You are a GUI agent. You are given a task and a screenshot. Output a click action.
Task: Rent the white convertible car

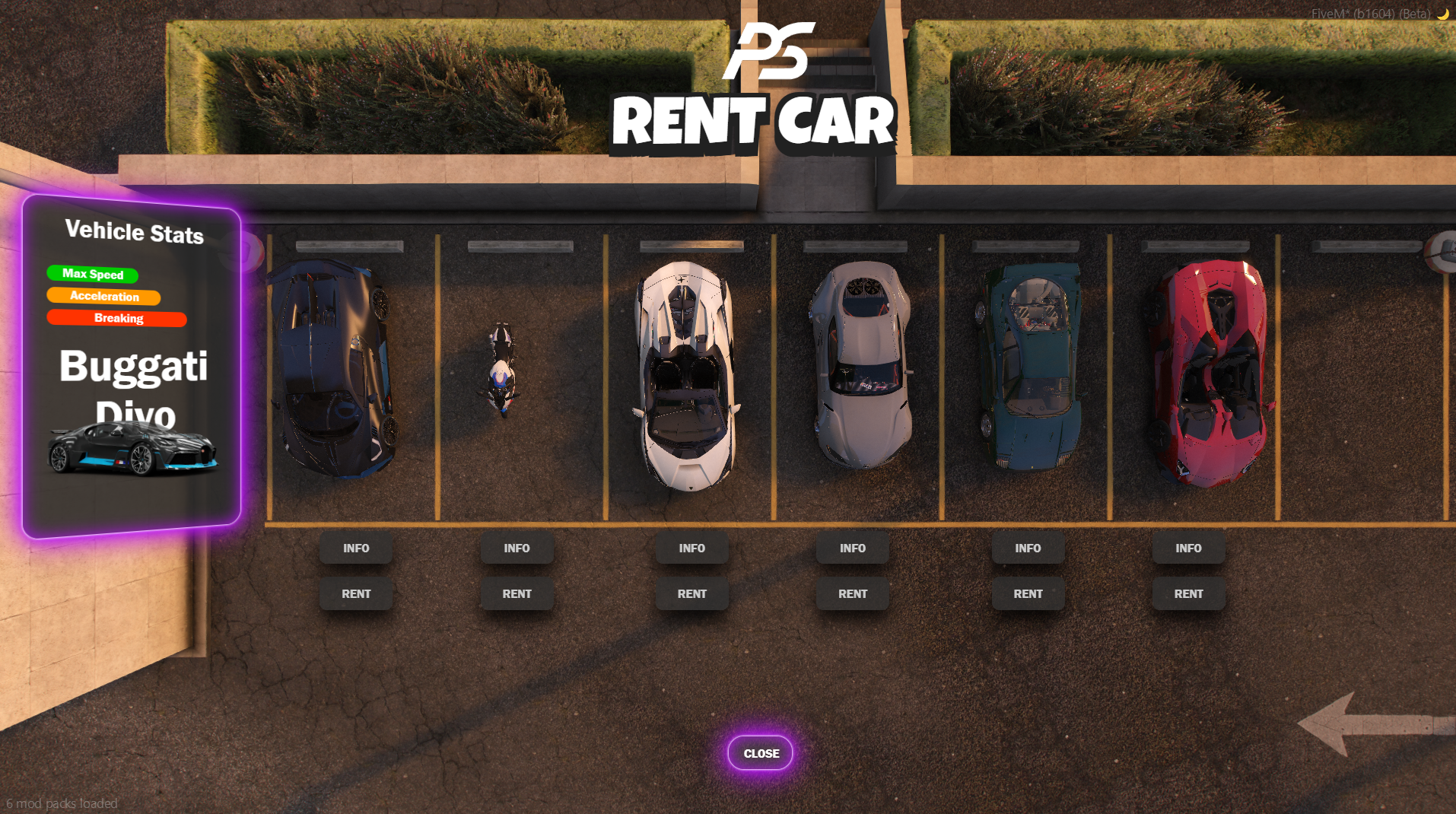691,594
